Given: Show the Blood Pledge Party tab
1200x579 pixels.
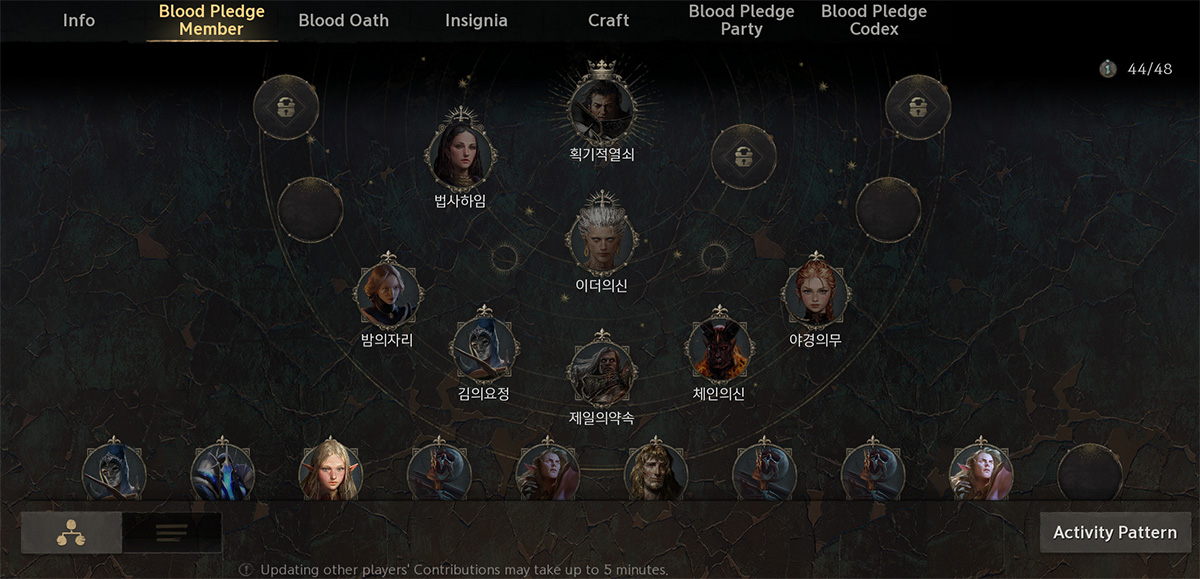Looking at the screenshot, I should (741, 20).
